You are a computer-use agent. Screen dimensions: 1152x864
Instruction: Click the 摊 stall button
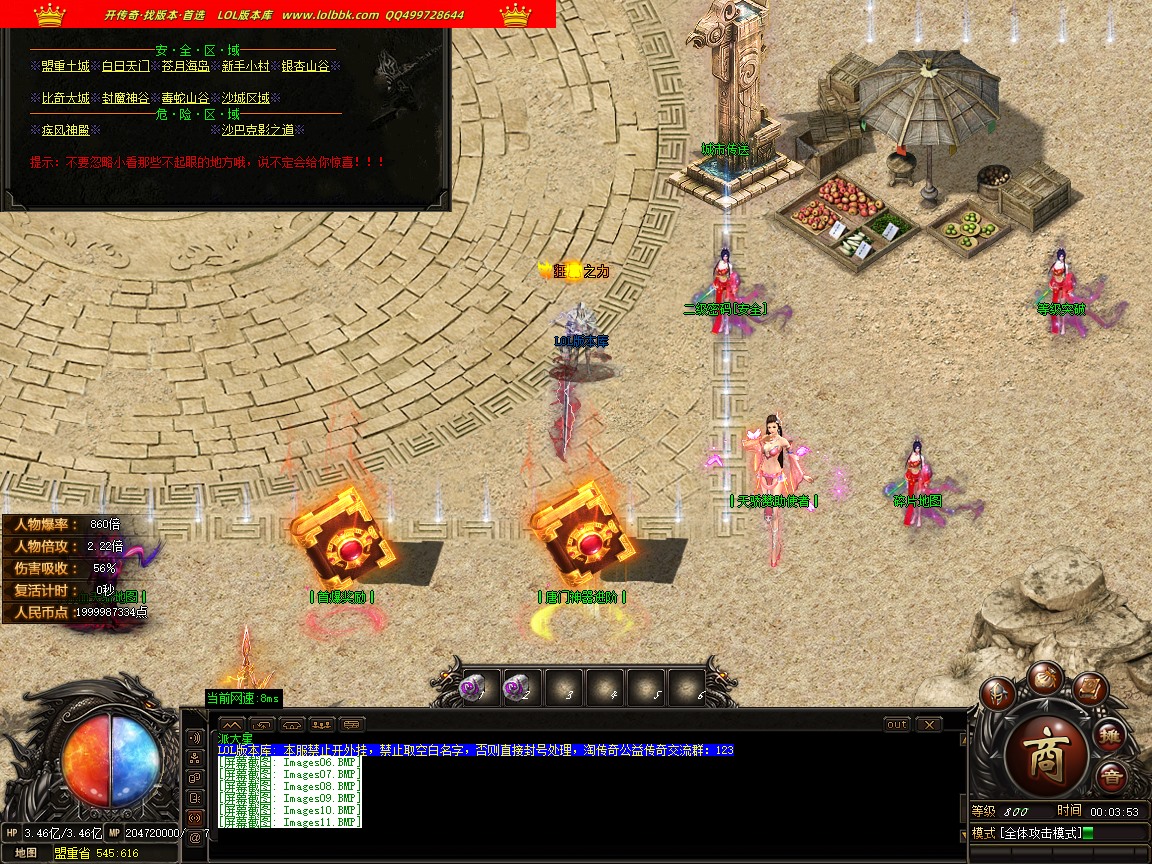coord(1109,735)
